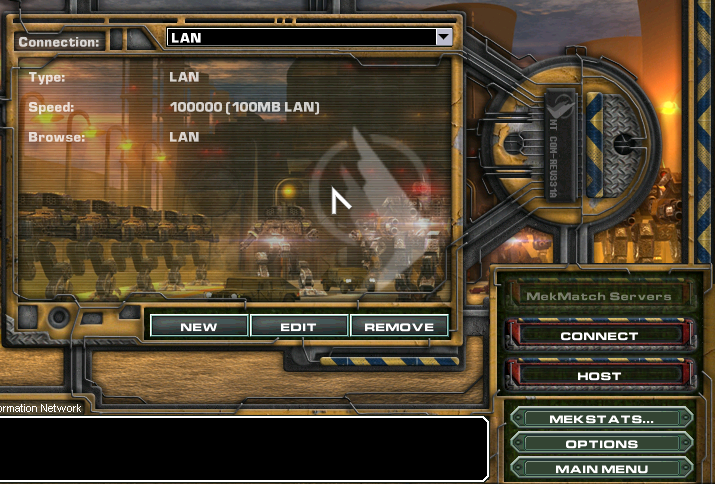Open the MekStats screen
Image resolution: width=715 pixels, height=484 pixels.
(x=601, y=419)
